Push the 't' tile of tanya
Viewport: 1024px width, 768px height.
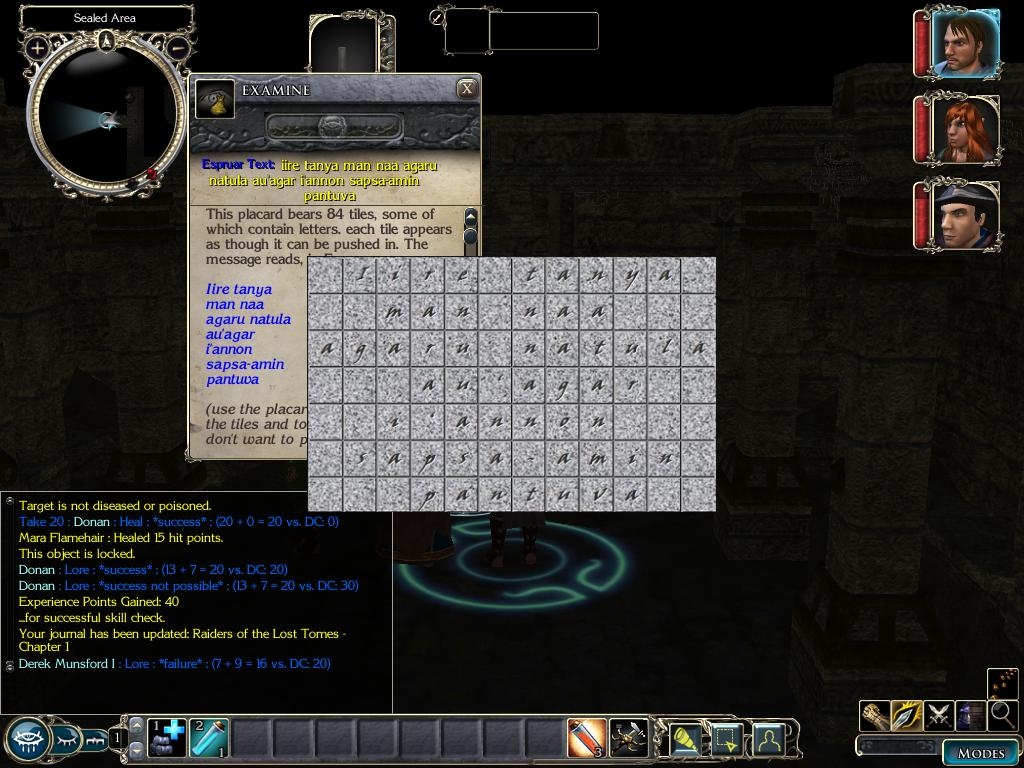tap(530, 274)
